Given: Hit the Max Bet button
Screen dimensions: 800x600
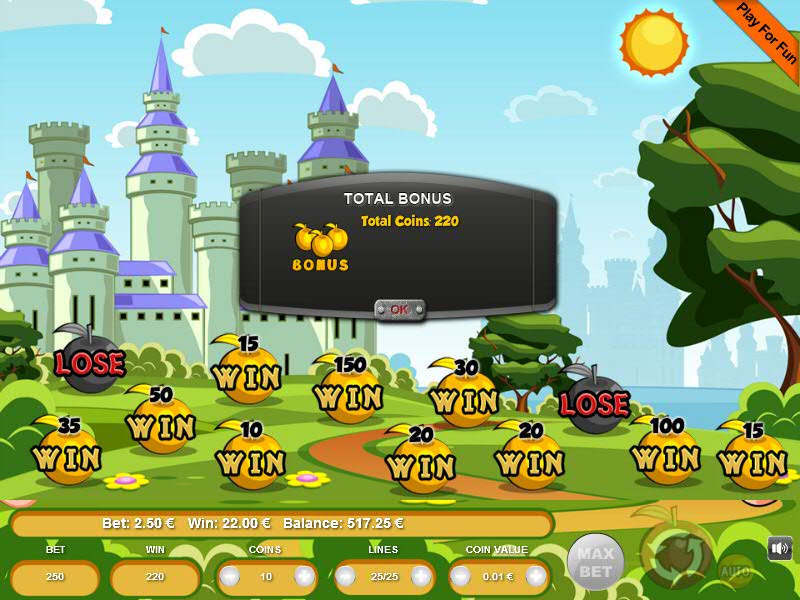Looking at the screenshot, I should pyautogui.click(x=595, y=562).
